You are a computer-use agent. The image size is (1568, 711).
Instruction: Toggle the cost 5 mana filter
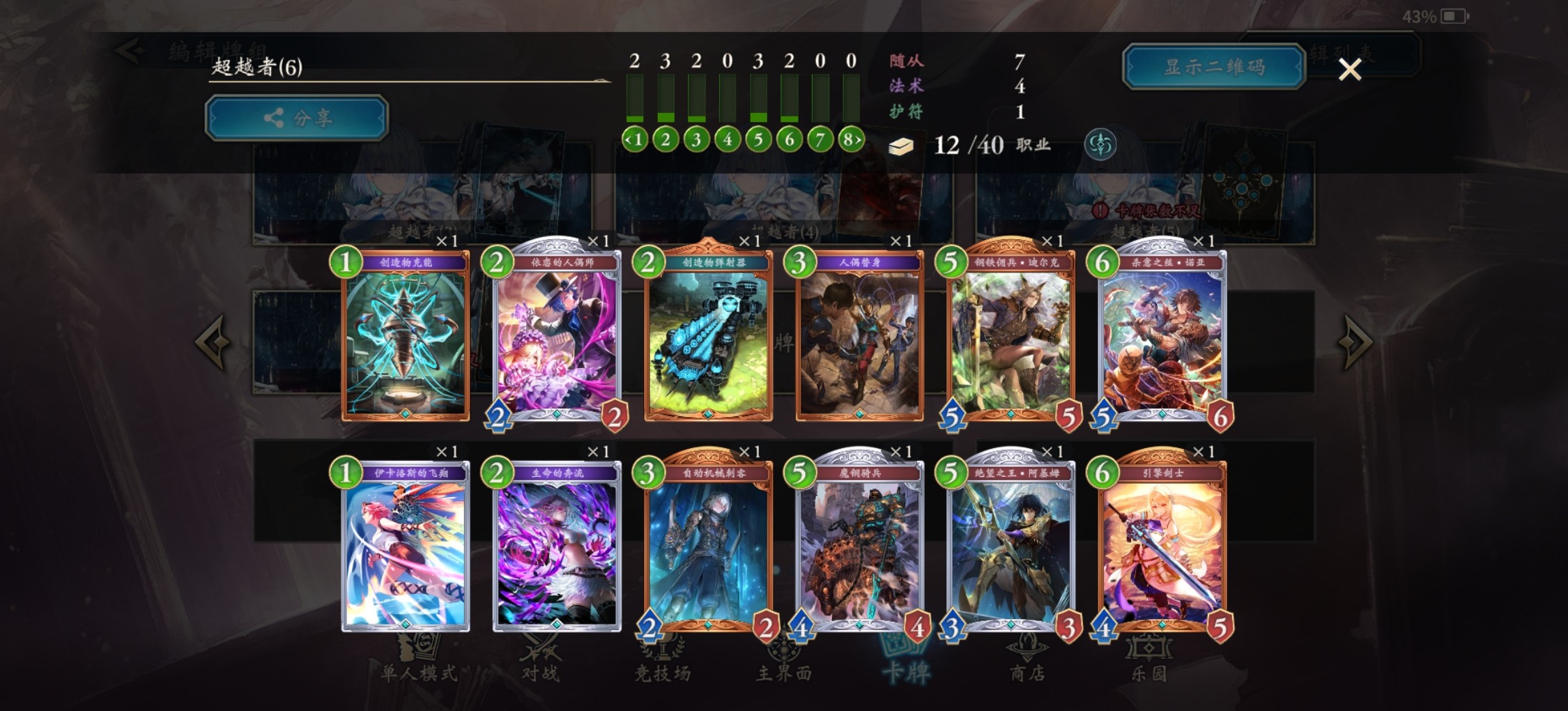[757, 139]
